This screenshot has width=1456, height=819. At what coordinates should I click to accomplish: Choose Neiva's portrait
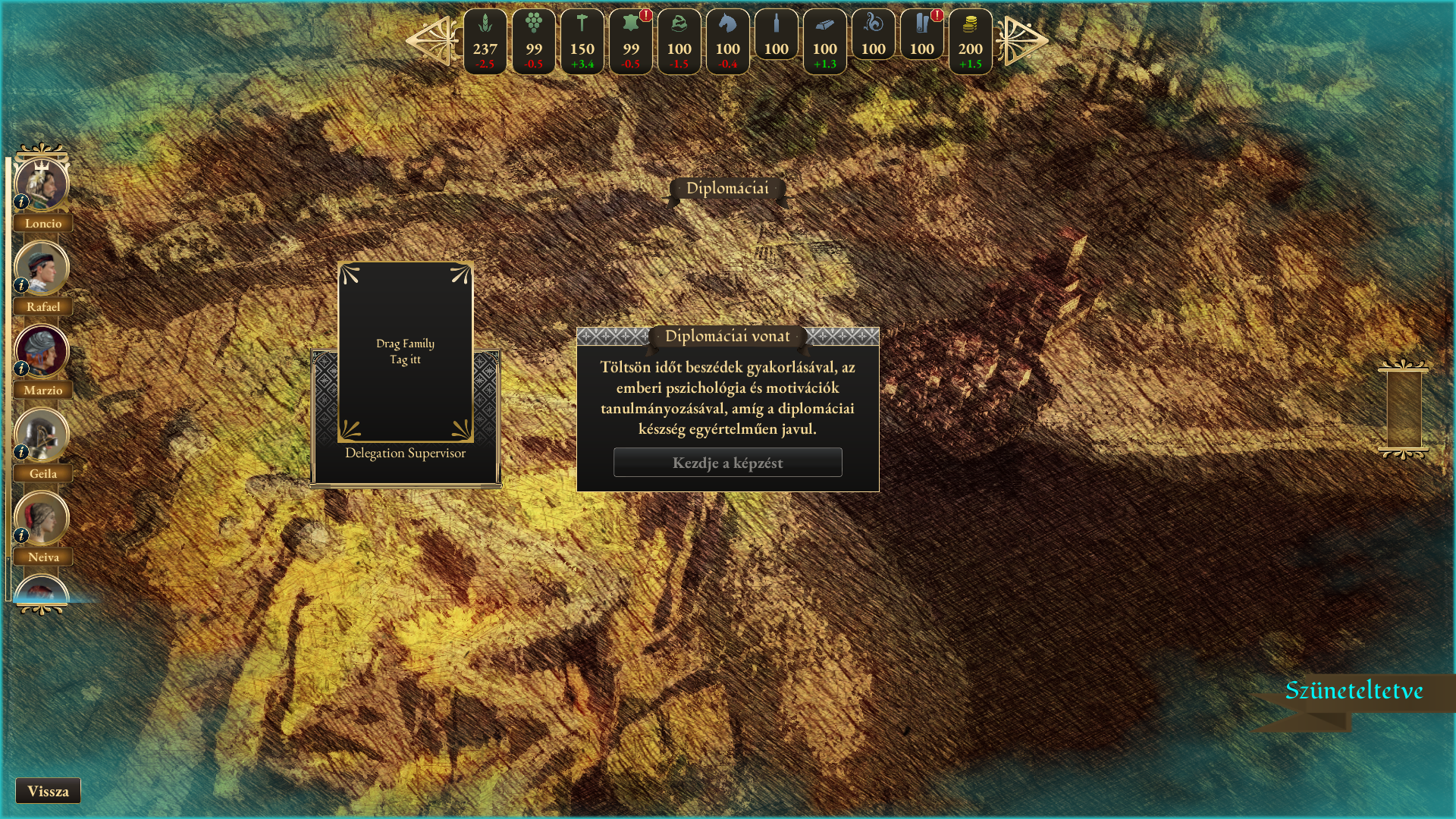tap(42, 518)
